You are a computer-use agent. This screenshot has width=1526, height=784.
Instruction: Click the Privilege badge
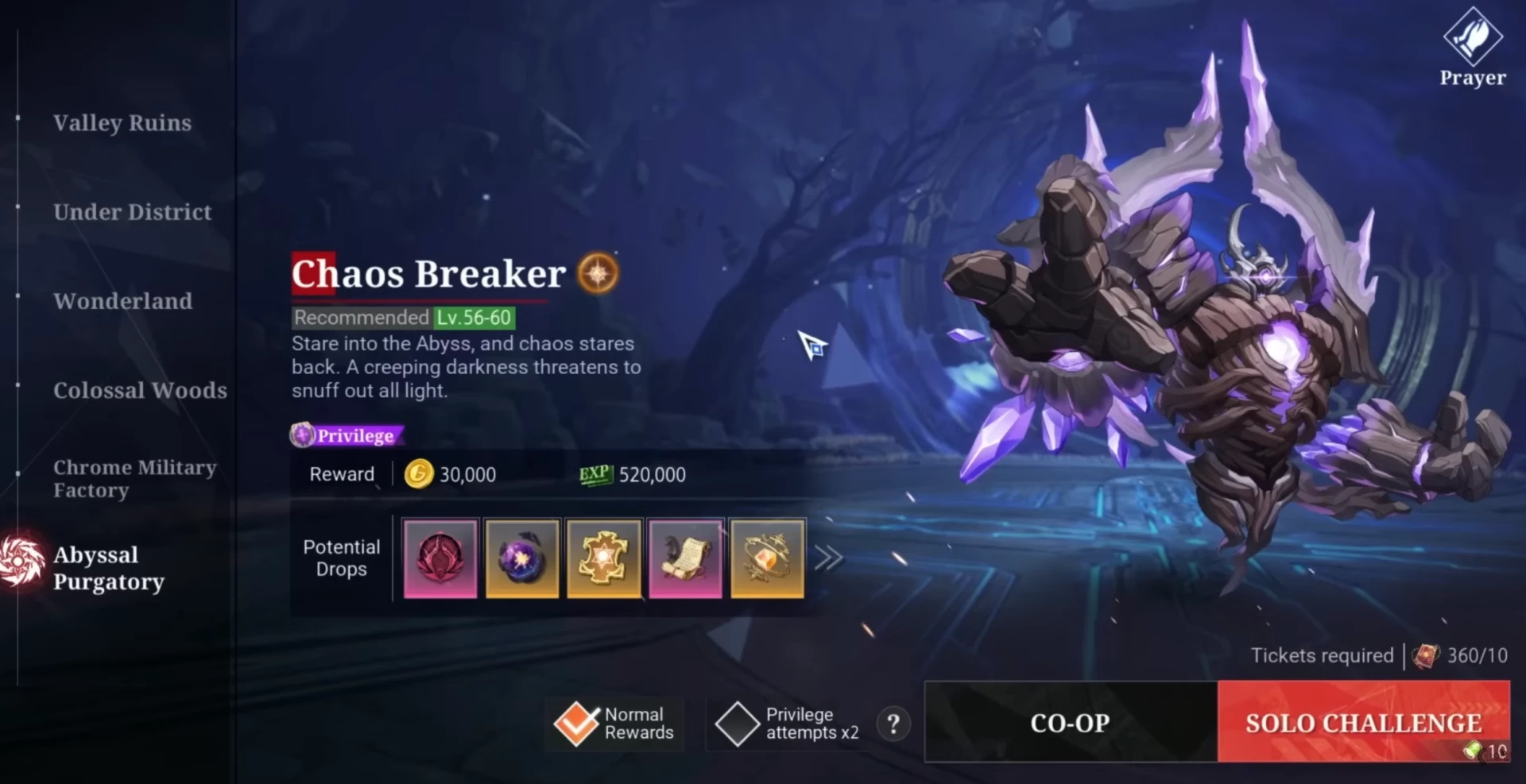(347, 435)
